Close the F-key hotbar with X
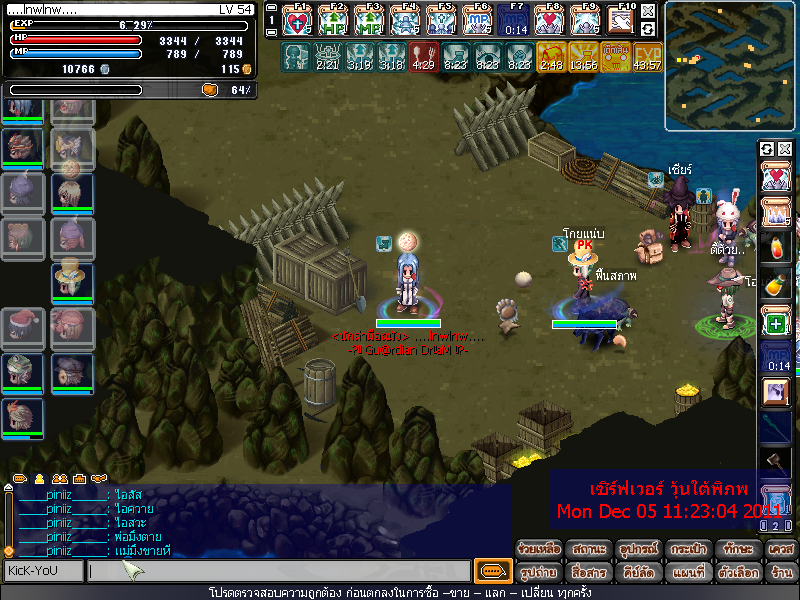This screenshot has width=800, height=600. 648,10
